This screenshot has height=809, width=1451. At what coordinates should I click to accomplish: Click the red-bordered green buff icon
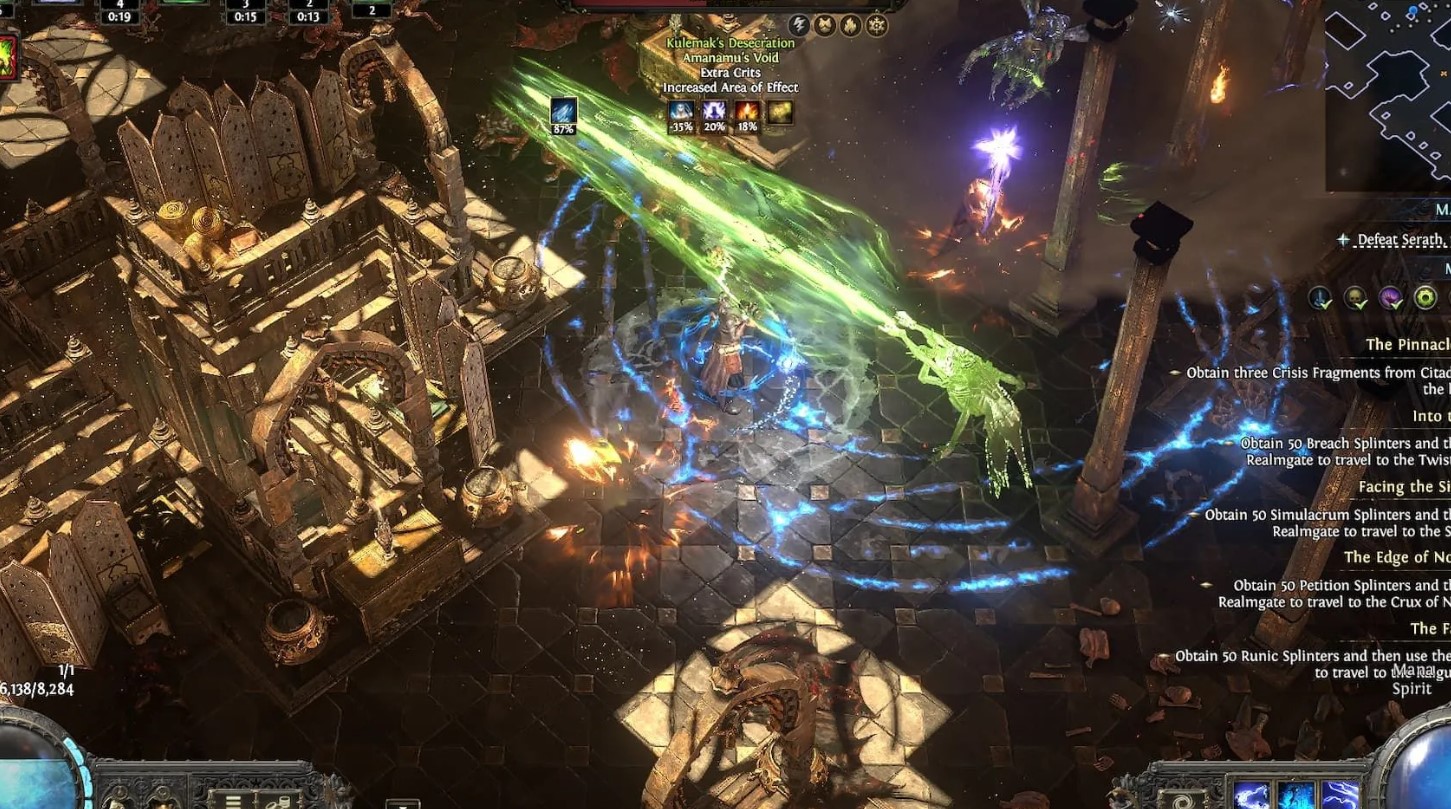tap(7, 56)
